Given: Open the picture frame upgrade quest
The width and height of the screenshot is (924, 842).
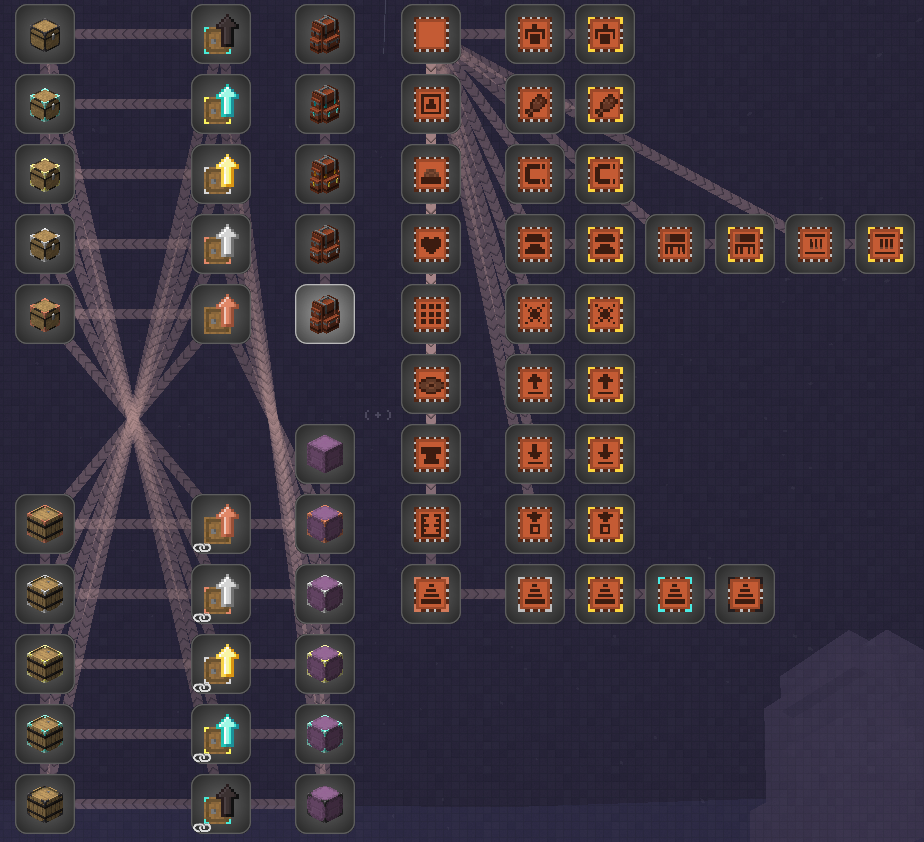Looking at the screenshot, I should pos(431,104).
